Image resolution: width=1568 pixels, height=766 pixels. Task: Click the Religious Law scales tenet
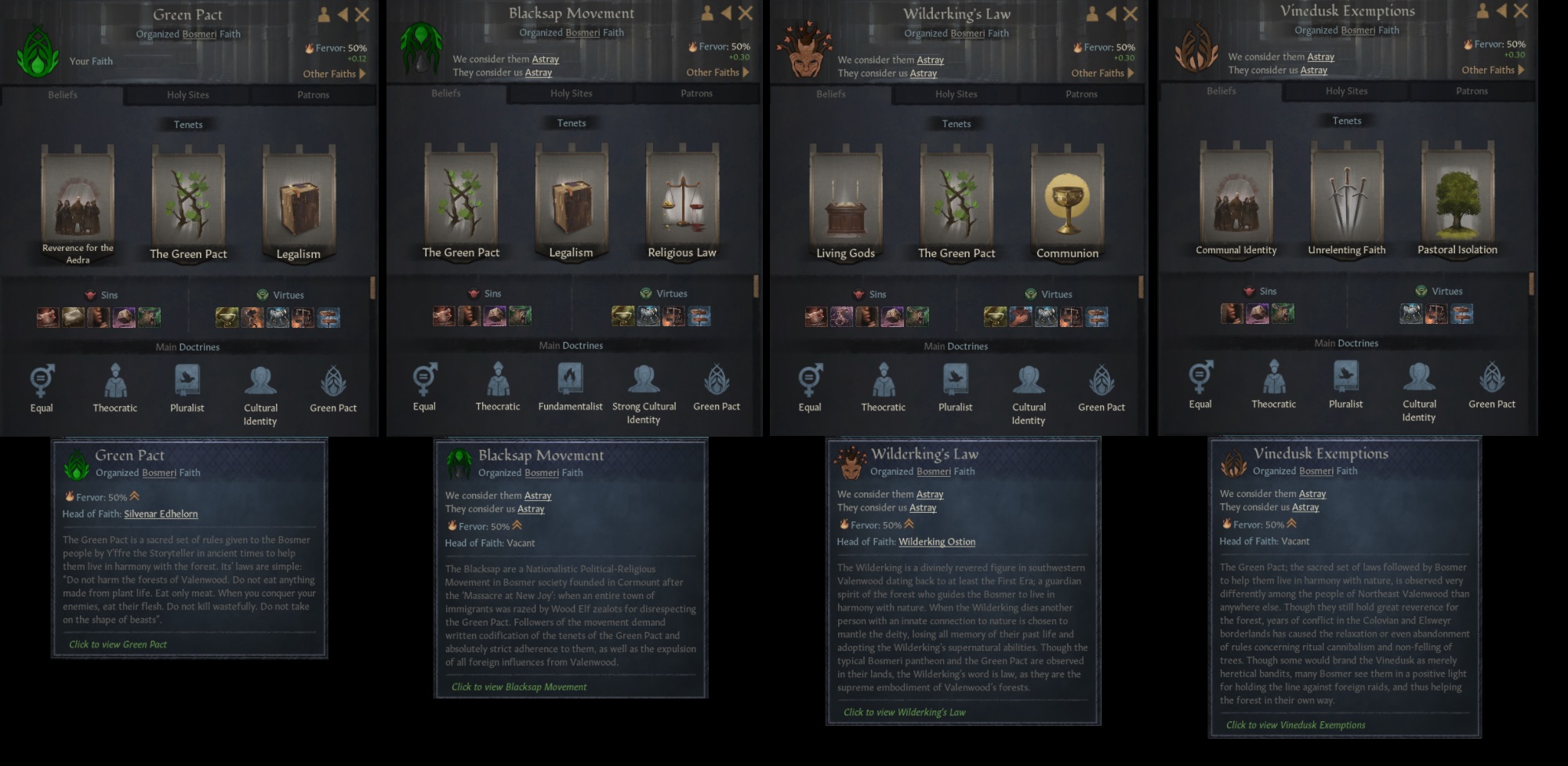[x=681, y=198]
